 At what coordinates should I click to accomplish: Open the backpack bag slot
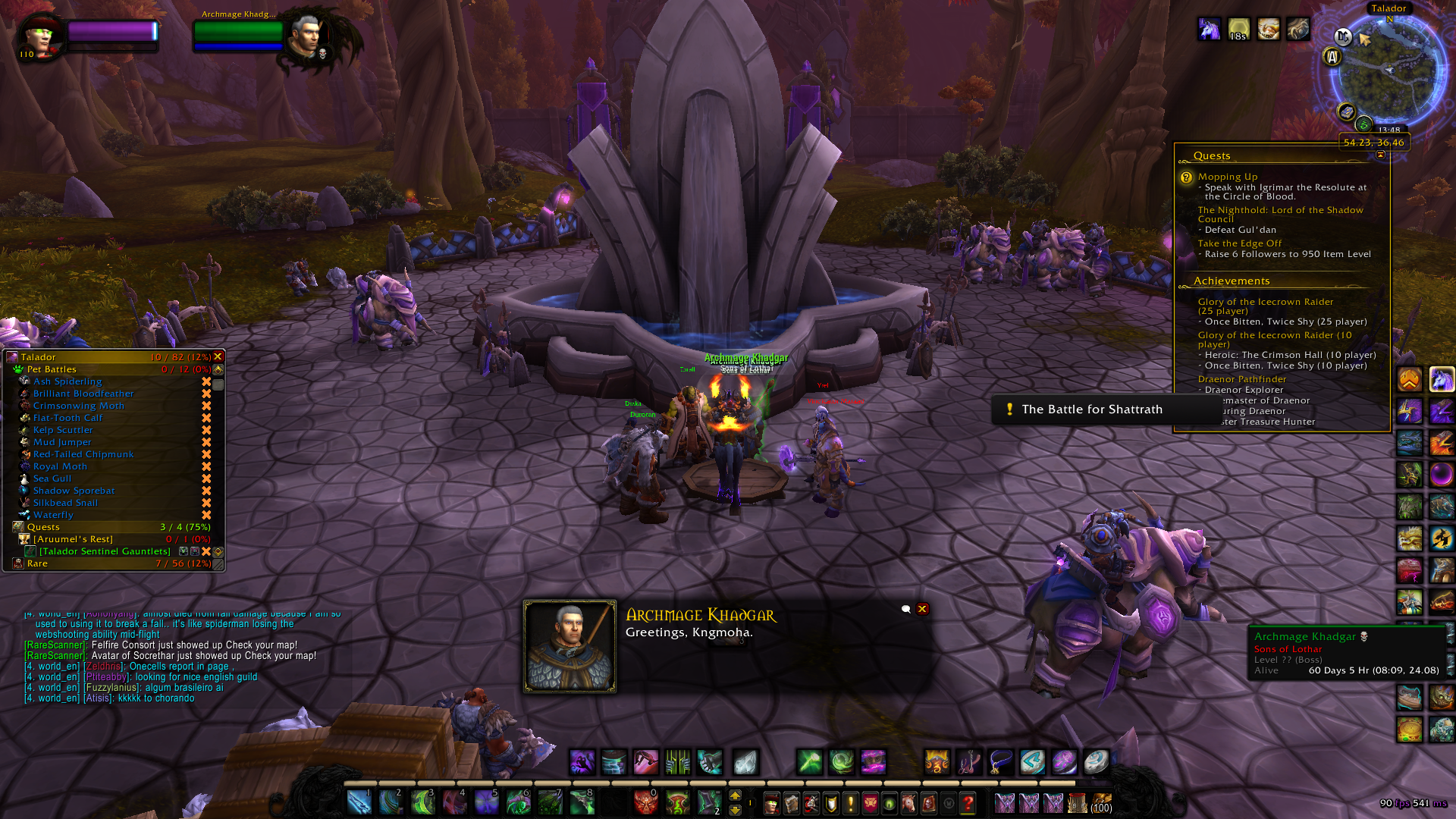click(1101, 802)
